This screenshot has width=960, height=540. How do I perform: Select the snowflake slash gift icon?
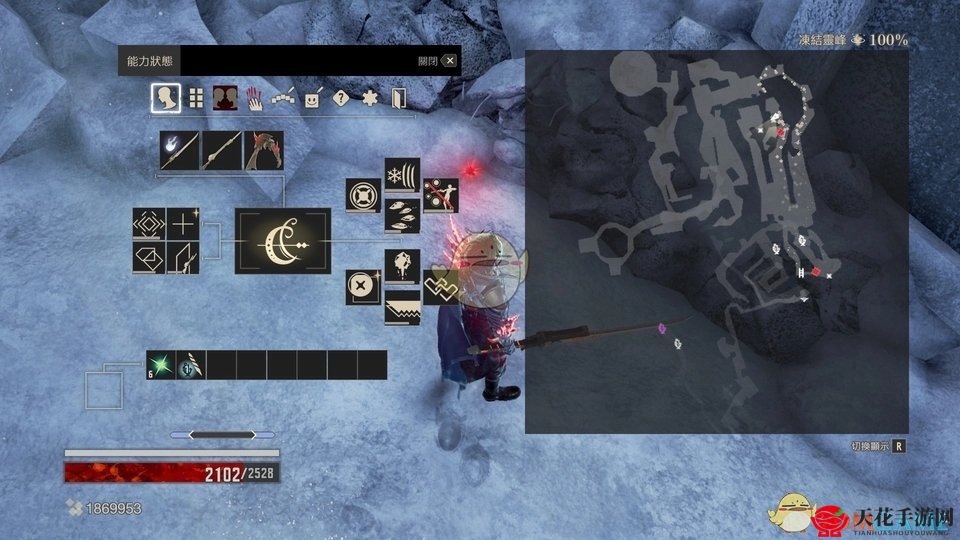point(402,175)
